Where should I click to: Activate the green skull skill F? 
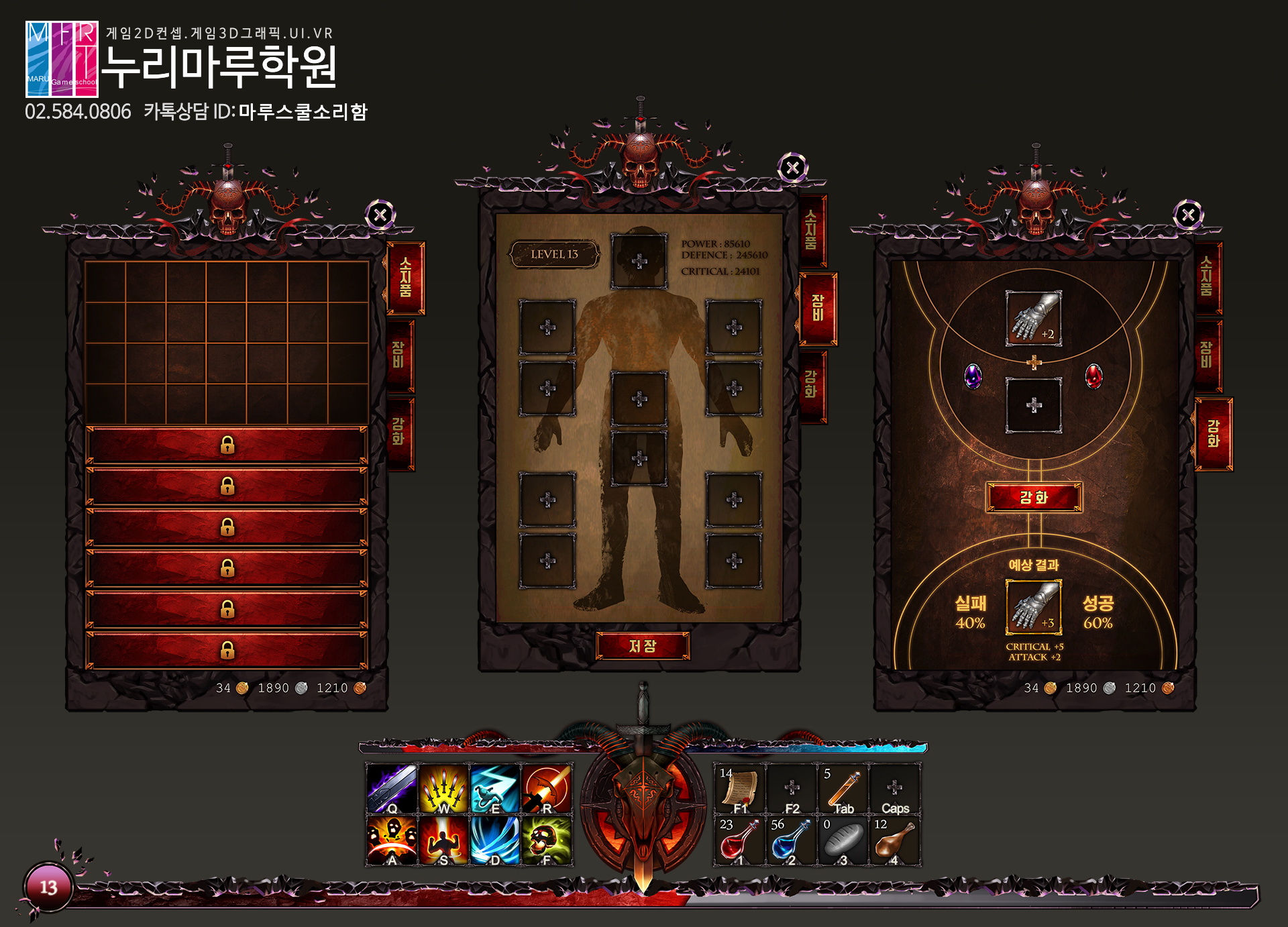(x=547, y=840)
